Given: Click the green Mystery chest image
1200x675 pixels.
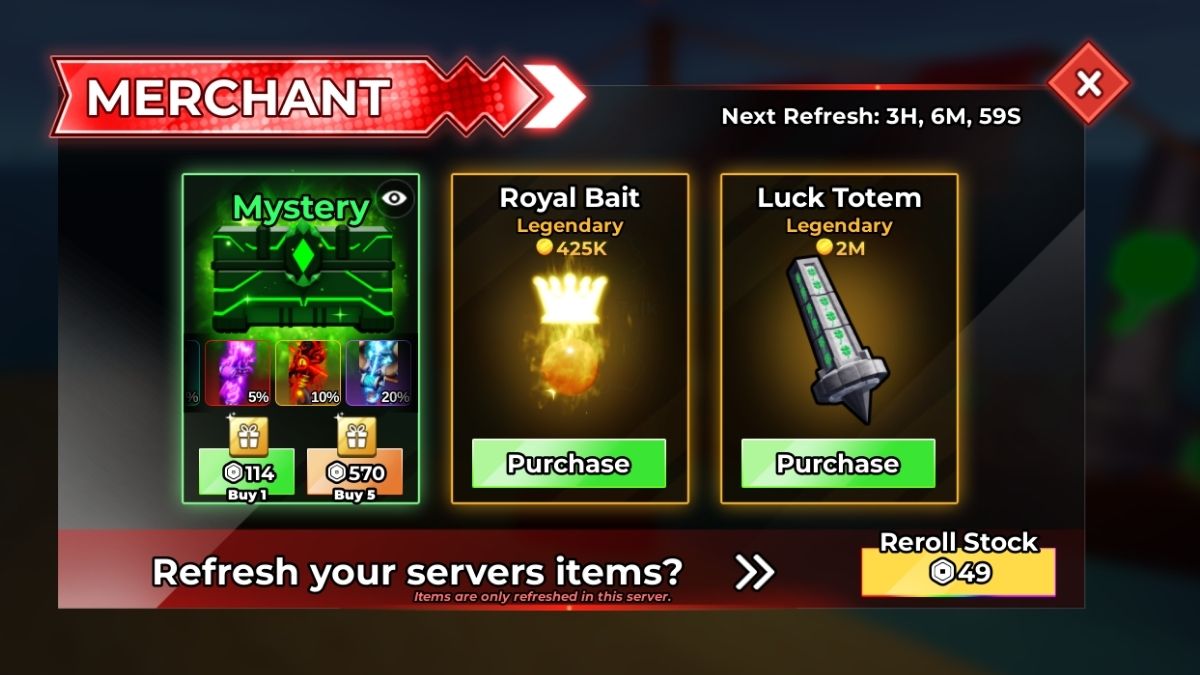Looking at the screenshot, I should pyautogui.click(x=300, y=272).
